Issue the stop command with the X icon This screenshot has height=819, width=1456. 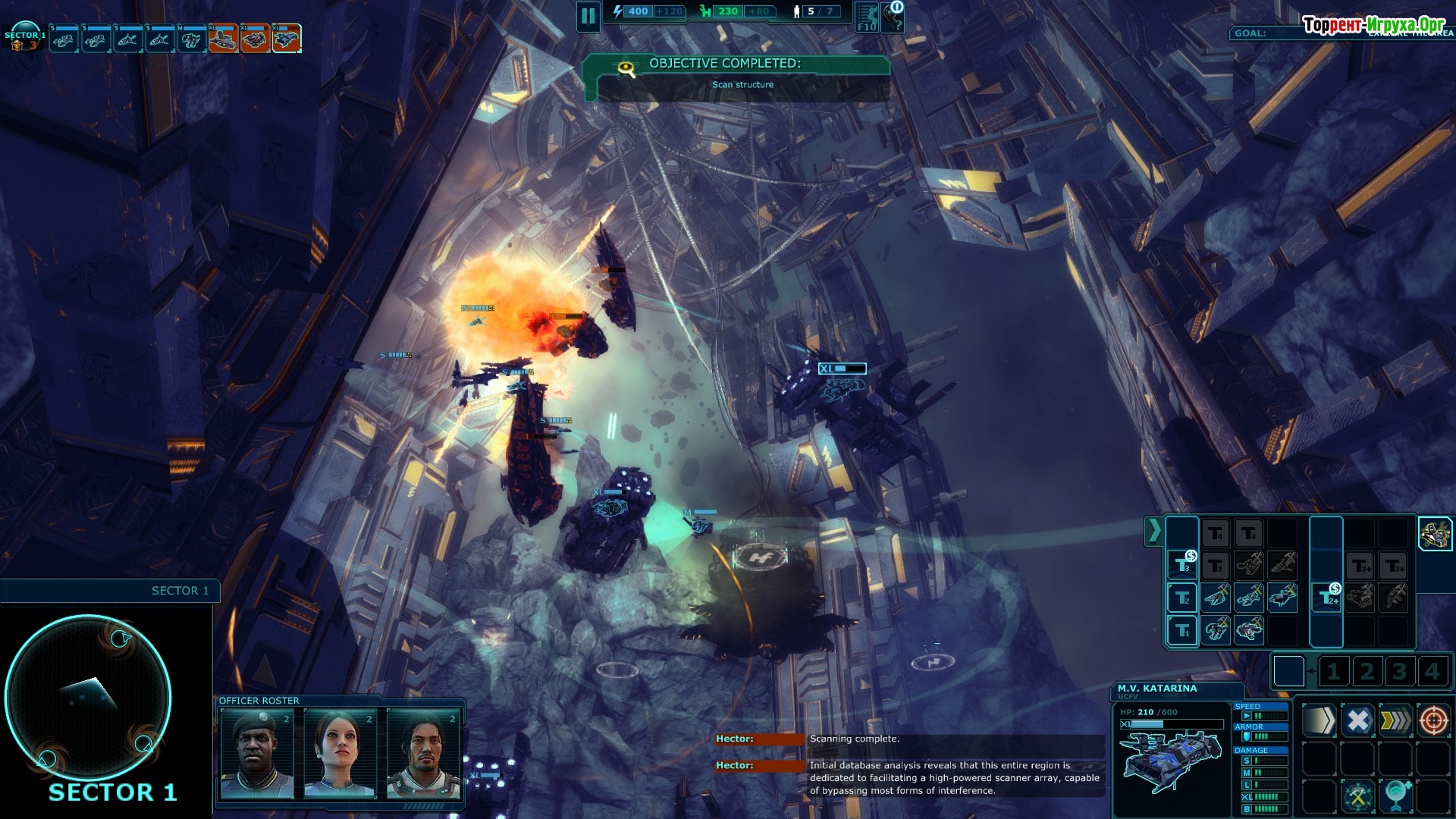[x=1357, y=720]
